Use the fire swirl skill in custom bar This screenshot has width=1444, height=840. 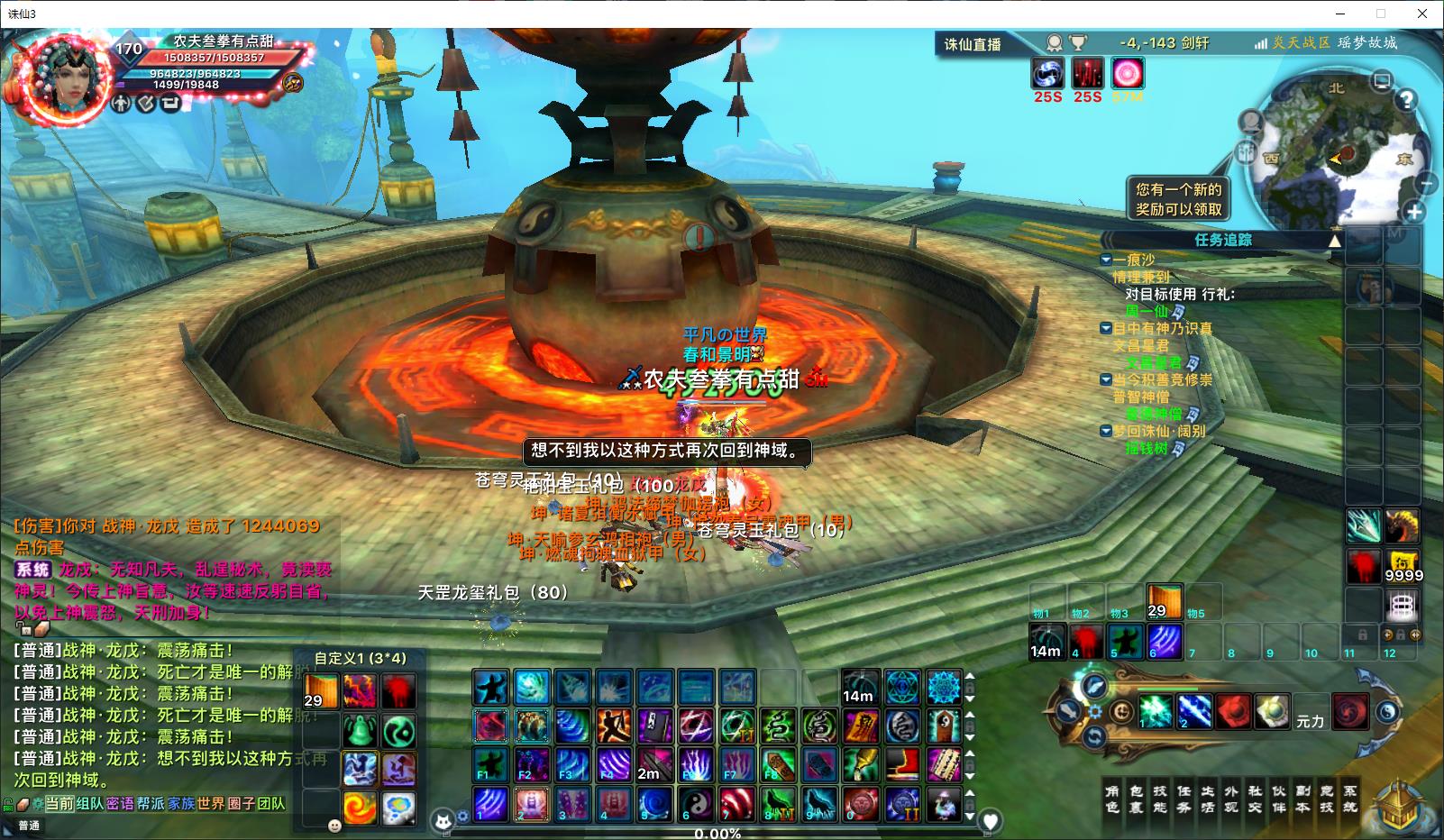(x=359, y=807)
